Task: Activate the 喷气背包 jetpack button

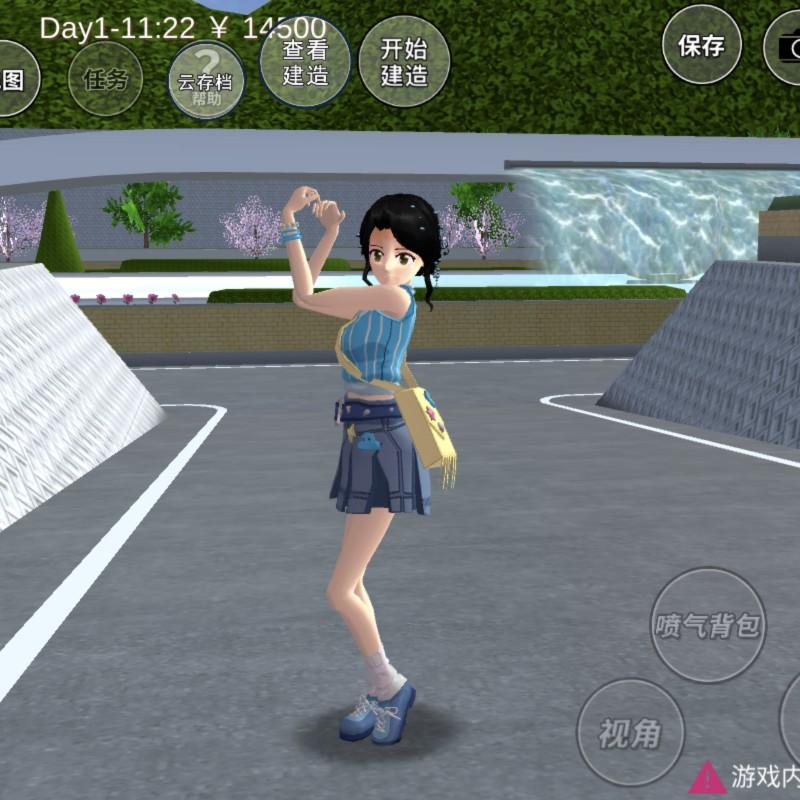Action: (708, 626)
